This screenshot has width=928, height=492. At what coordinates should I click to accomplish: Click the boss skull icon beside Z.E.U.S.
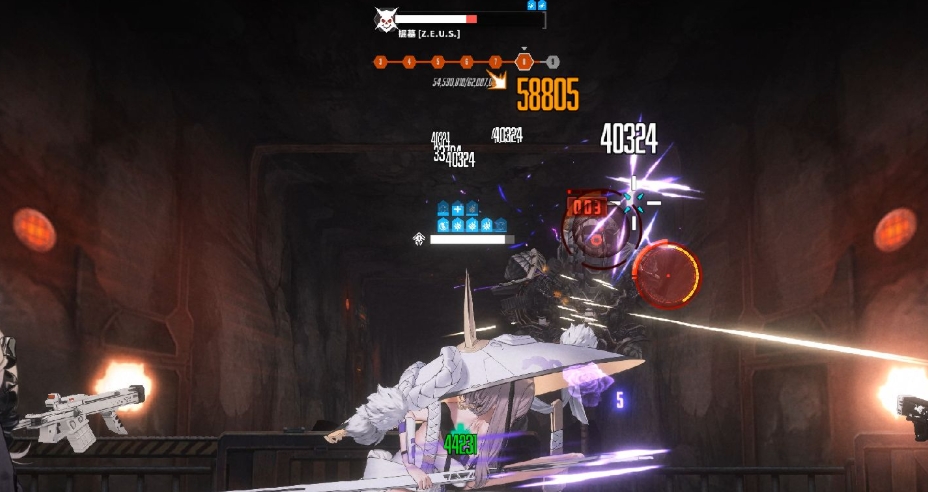point(384,19)
